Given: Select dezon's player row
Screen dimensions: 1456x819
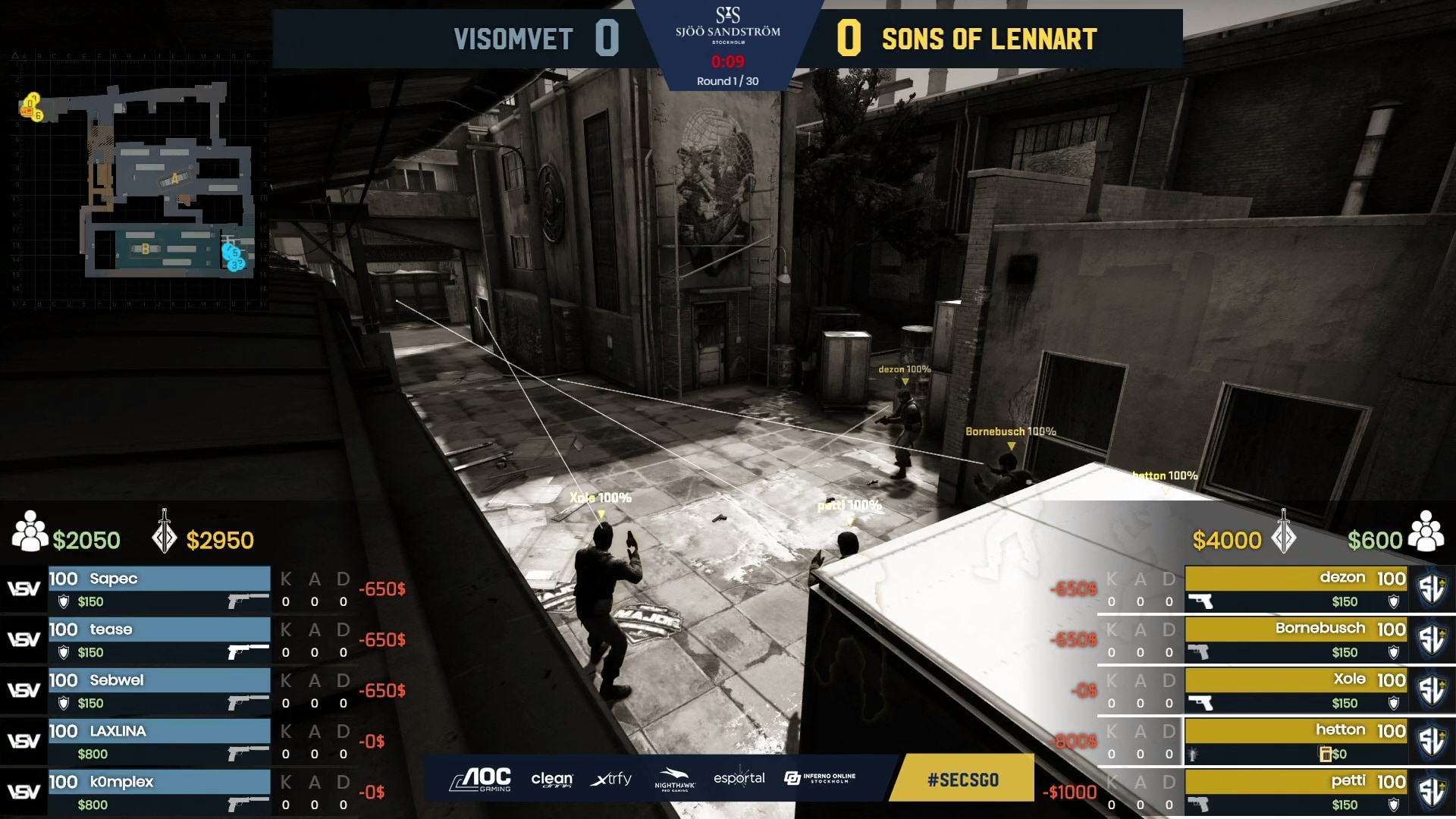Looking at the screenshot, I should click(x=1295, y=589).
